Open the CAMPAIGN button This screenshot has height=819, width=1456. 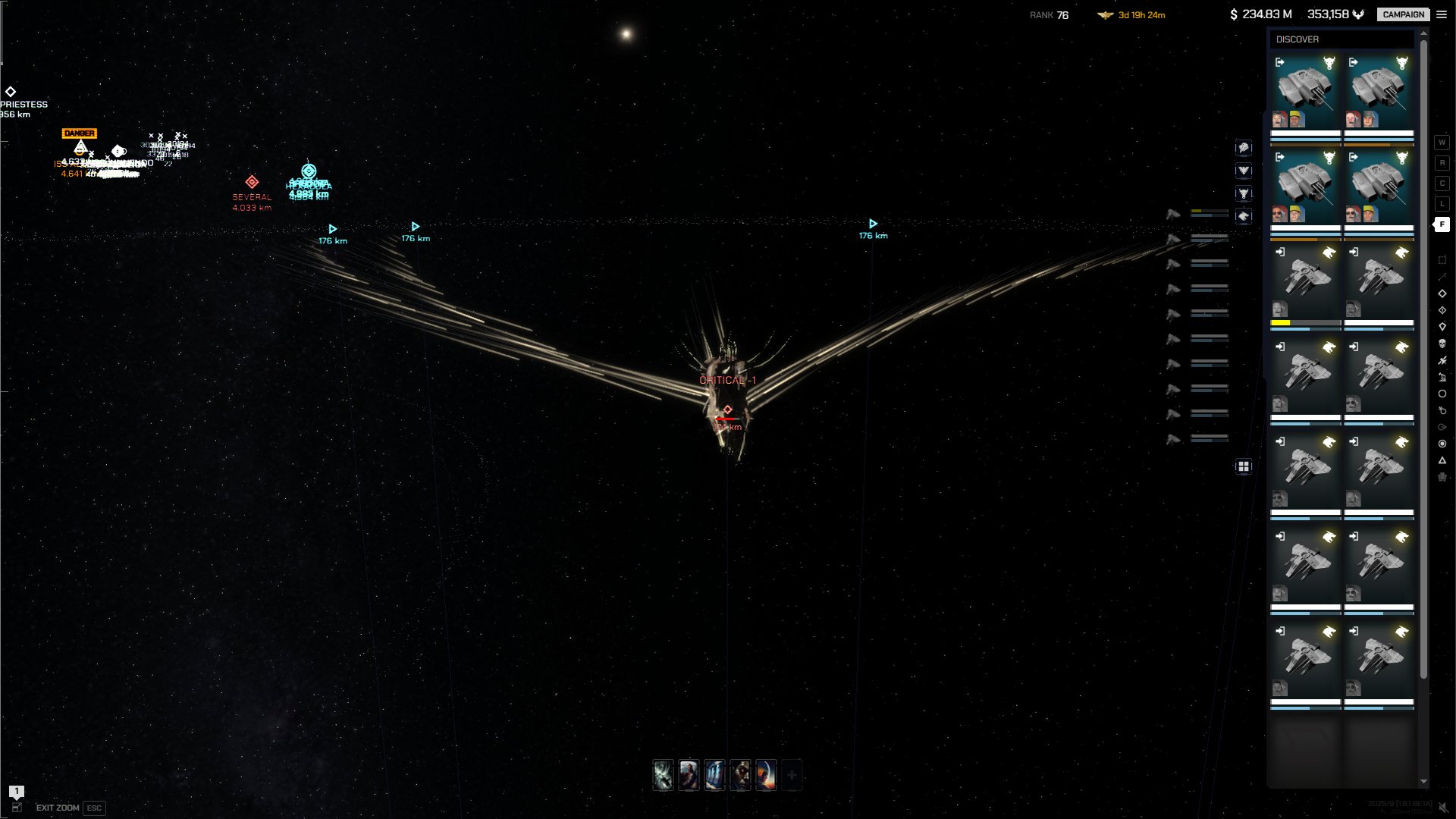coord(1403,14)
